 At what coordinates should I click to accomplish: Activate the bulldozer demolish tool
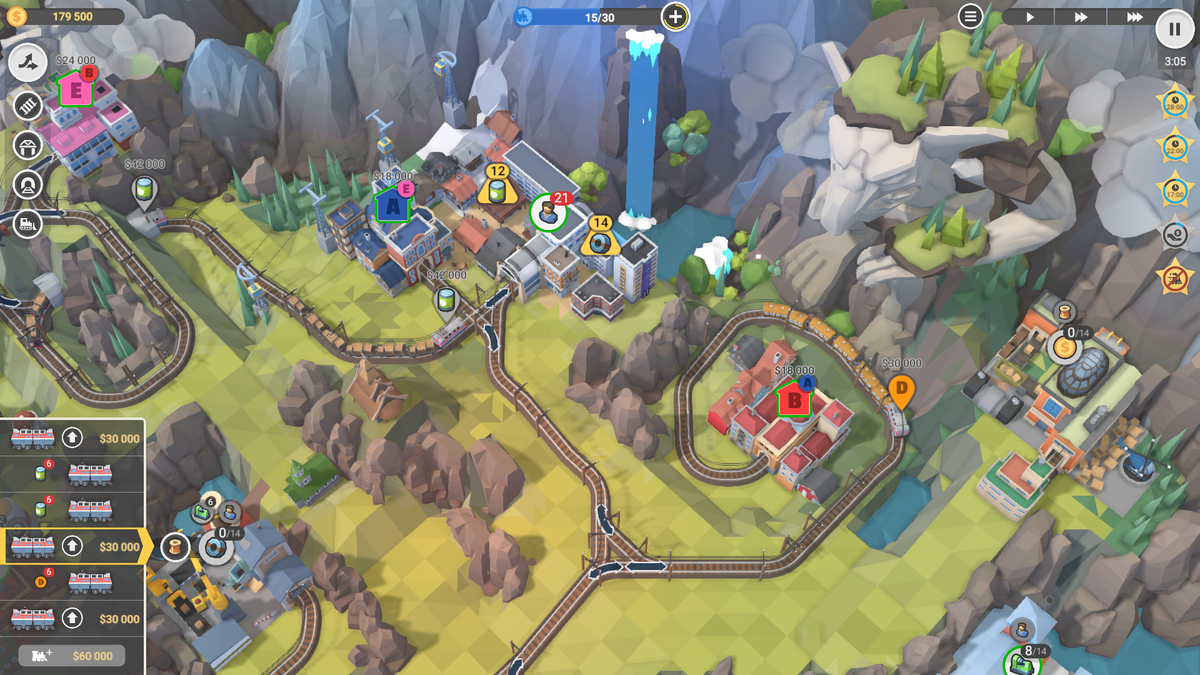[x=28, y=224]
